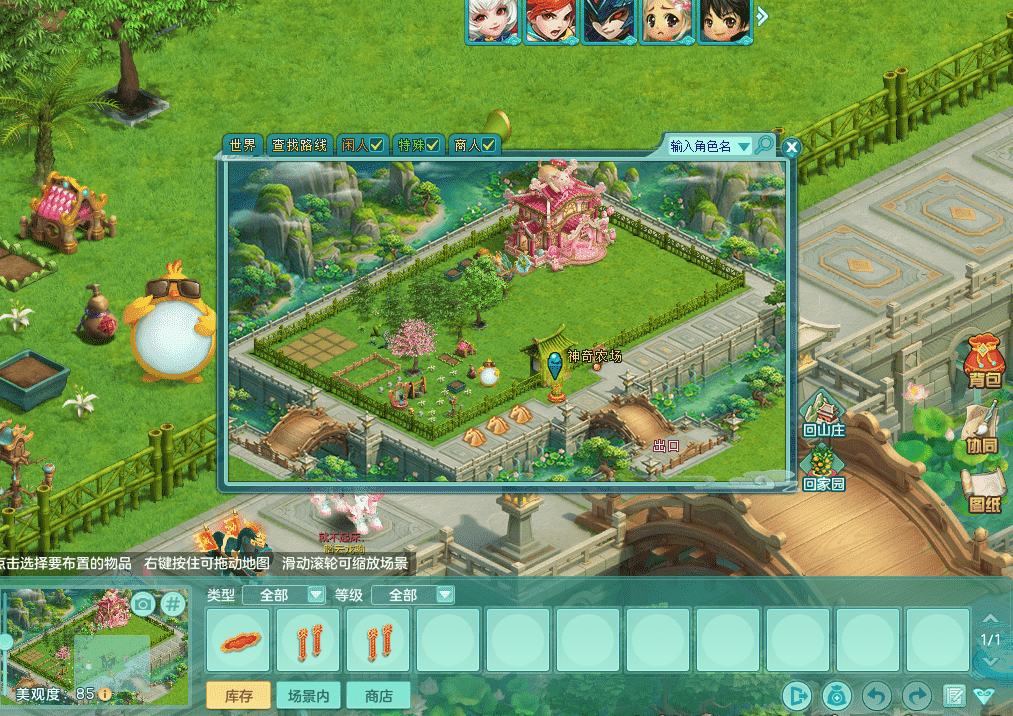Open the 图纸 blueprint scroll
1013x716 pixels.
pos(984,492)
